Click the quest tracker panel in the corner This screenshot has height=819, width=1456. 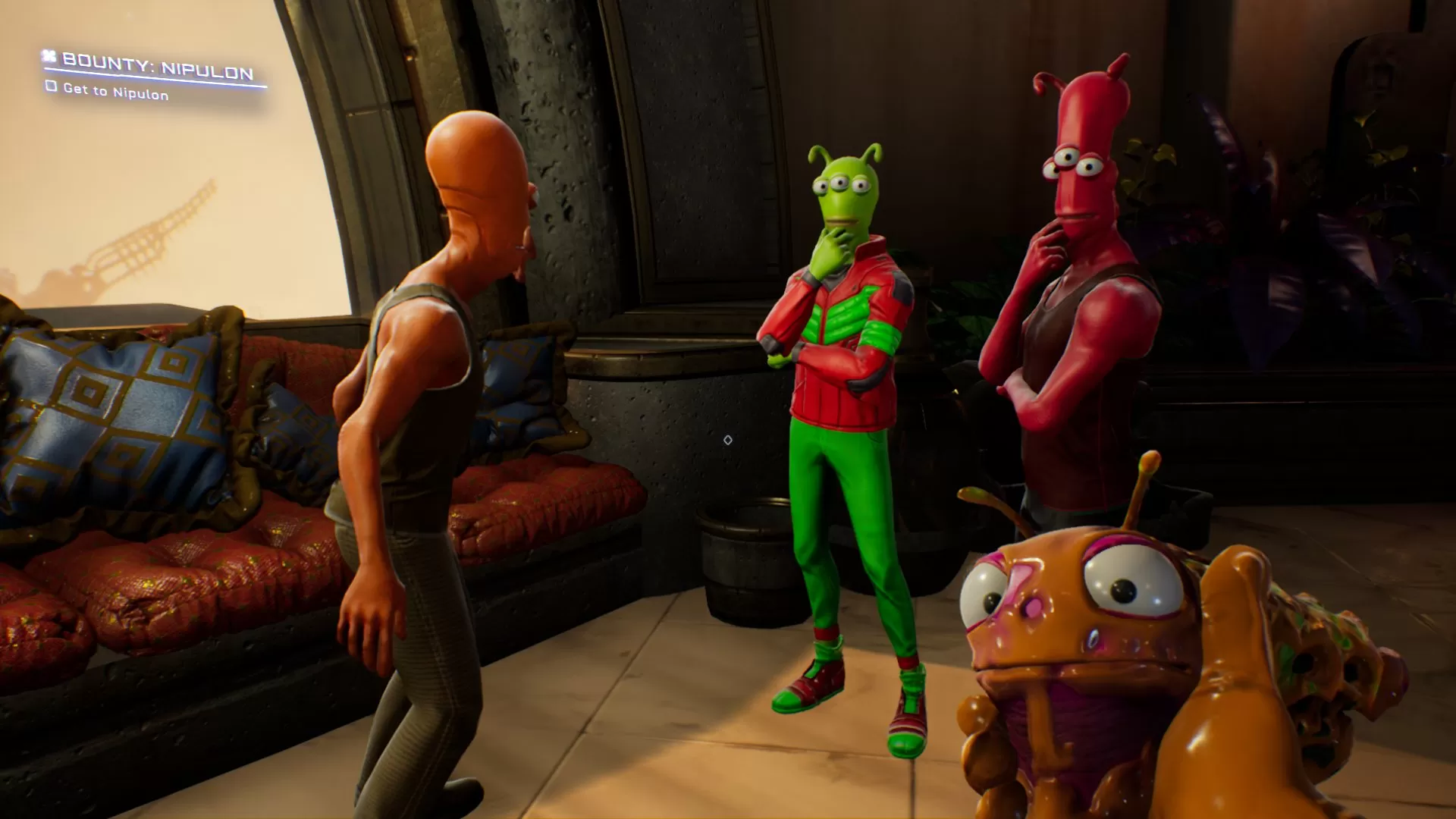tap(144, 76)
